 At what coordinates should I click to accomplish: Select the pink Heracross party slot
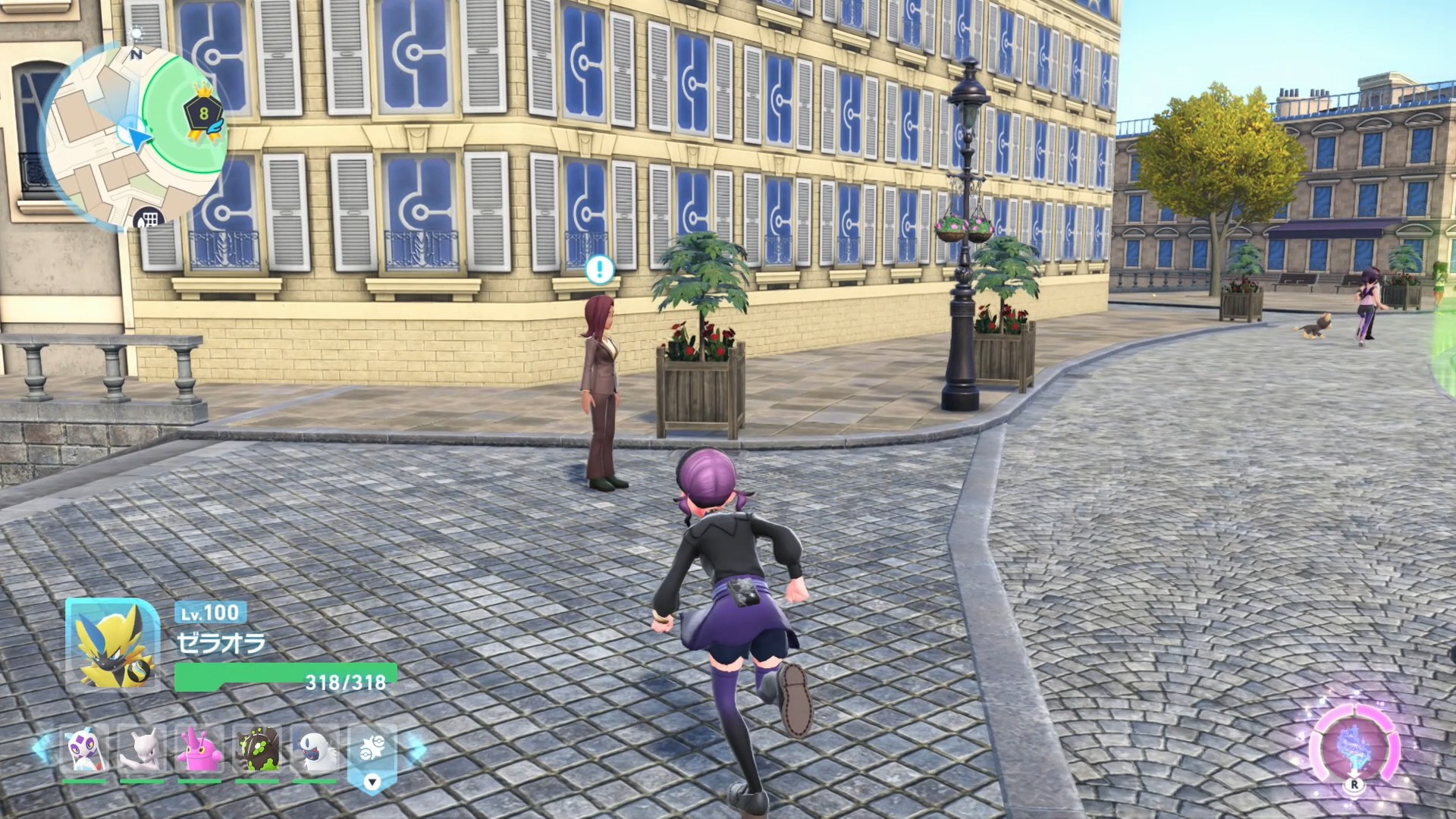[x=199, y=749]
